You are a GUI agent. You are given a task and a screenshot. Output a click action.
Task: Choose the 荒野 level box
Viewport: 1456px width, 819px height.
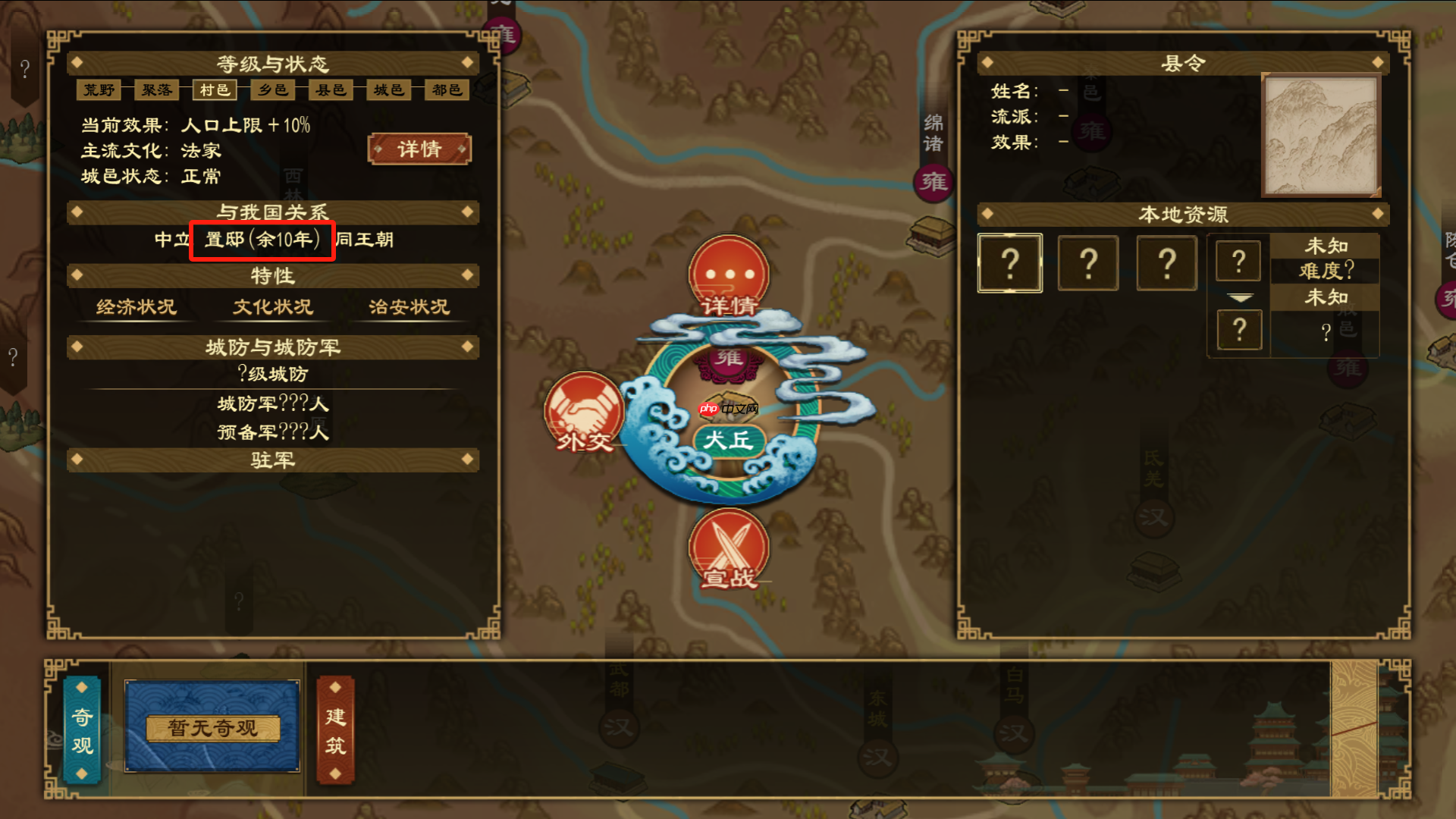pos(99,90)
